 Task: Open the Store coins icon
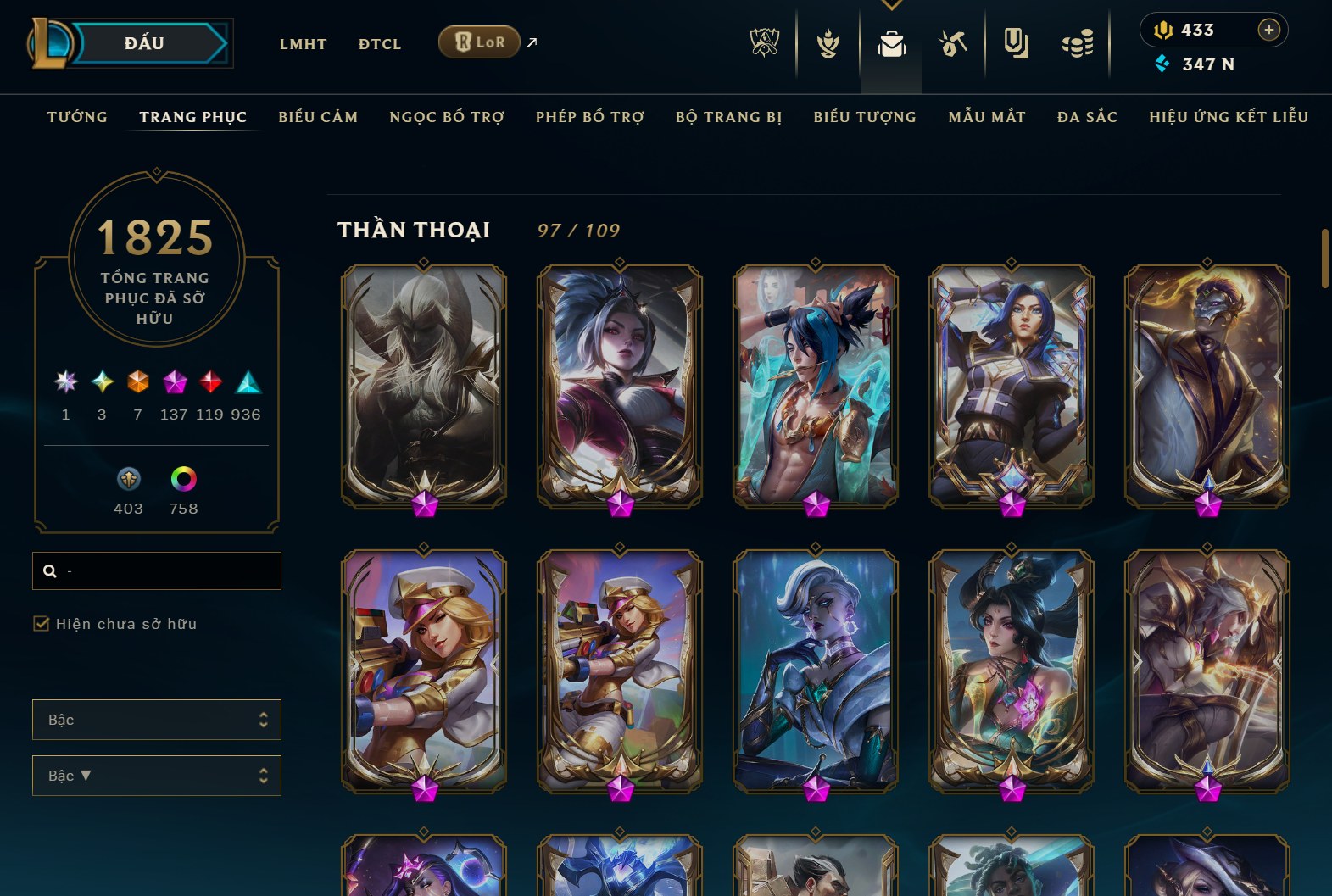point(1078,43)
